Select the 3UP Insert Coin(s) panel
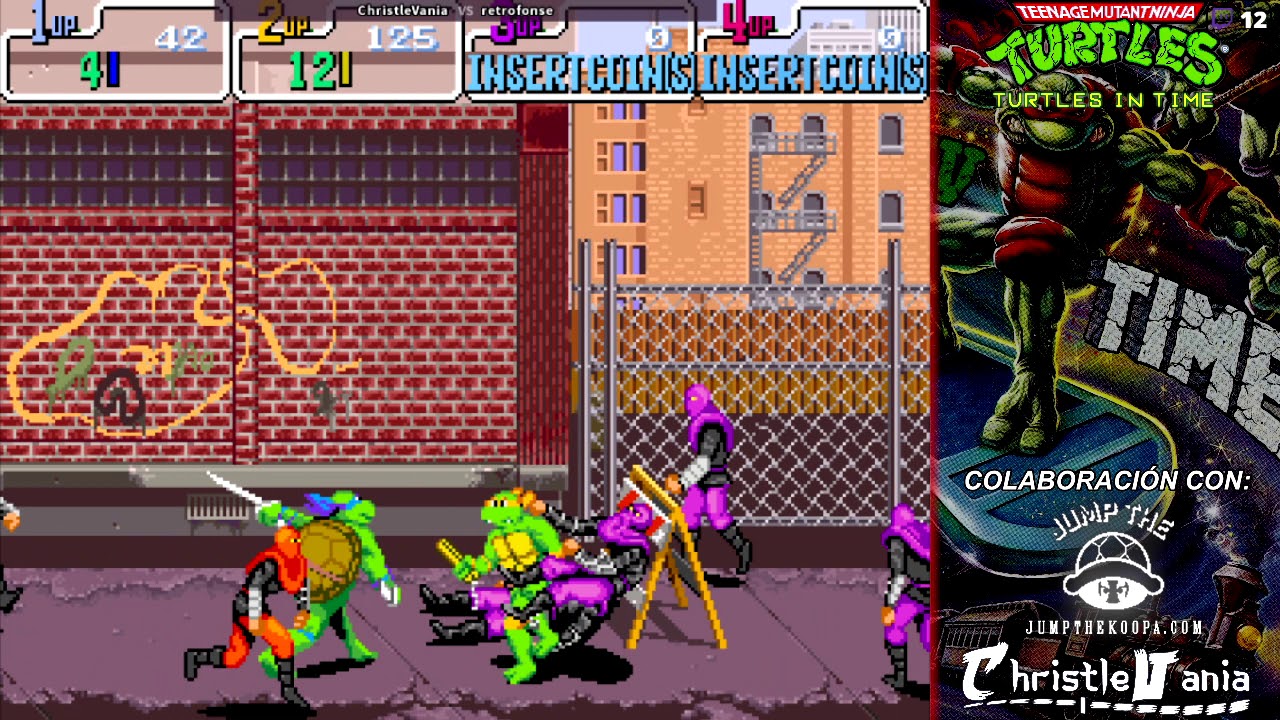This screenshot has width=1280, height=720. 580,55
